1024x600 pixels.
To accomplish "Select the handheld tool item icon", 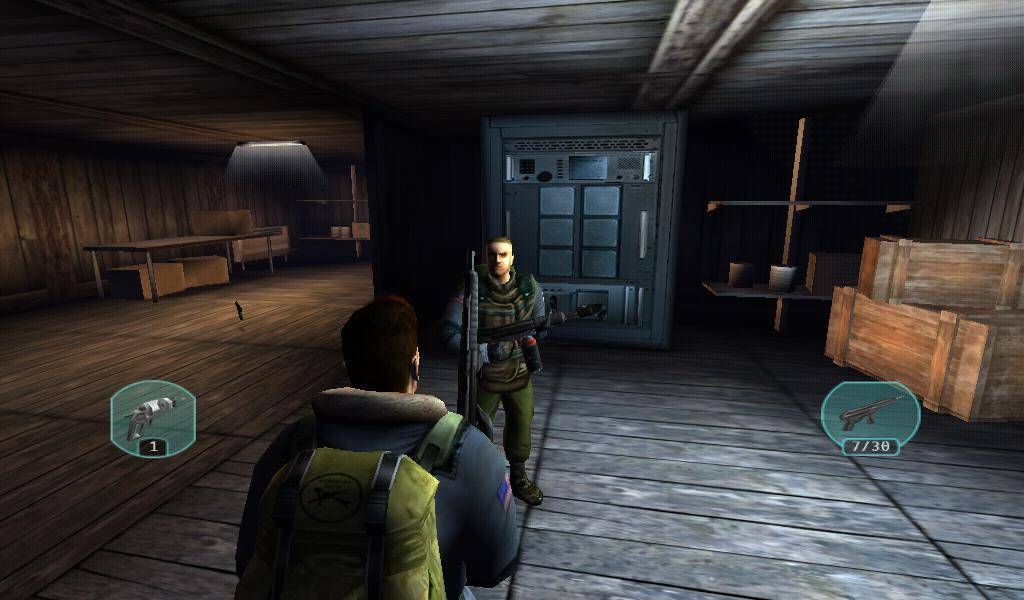I will tap(152, 413).
